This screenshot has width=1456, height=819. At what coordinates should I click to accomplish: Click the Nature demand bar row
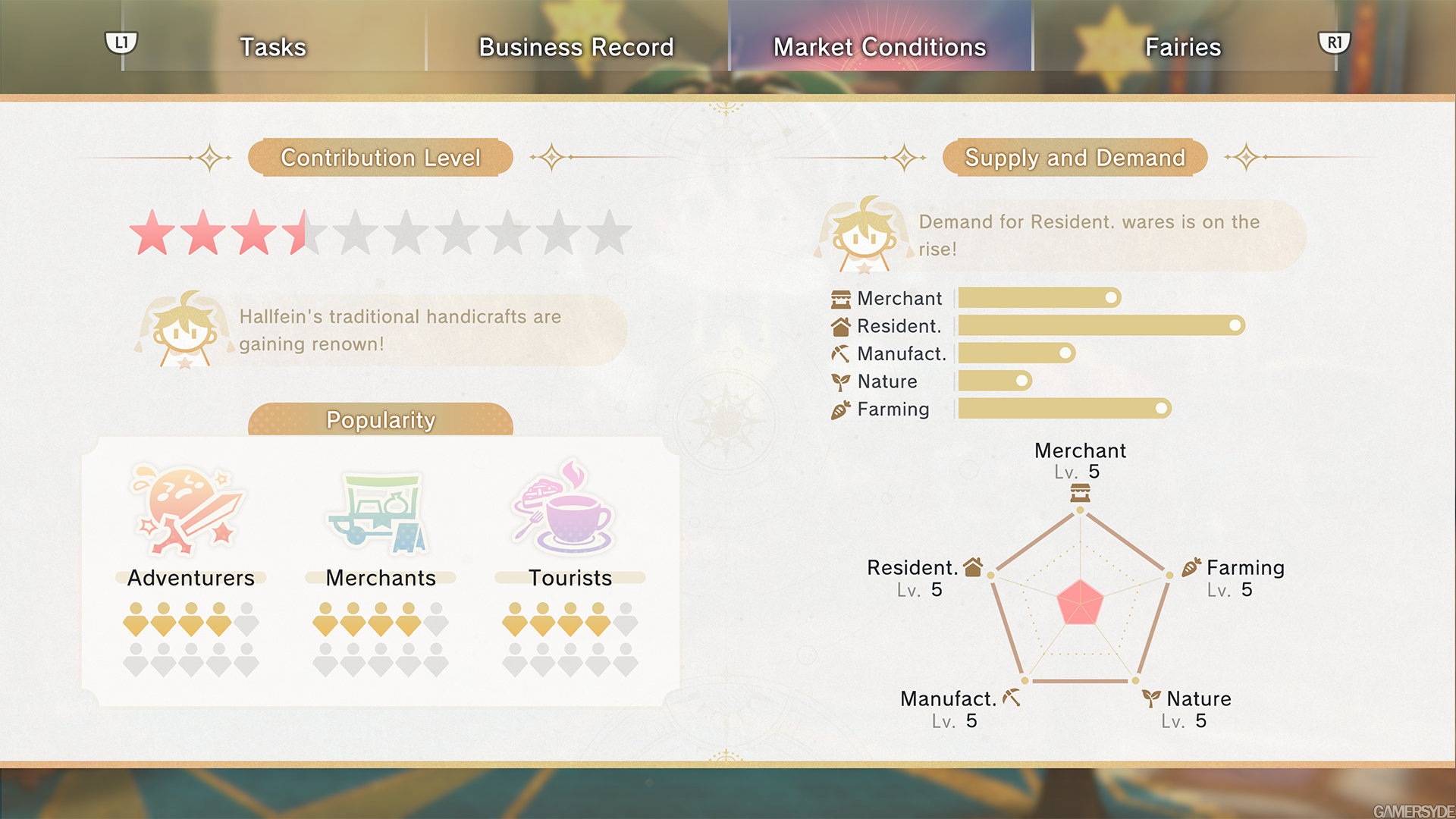[x=994, y=381]
